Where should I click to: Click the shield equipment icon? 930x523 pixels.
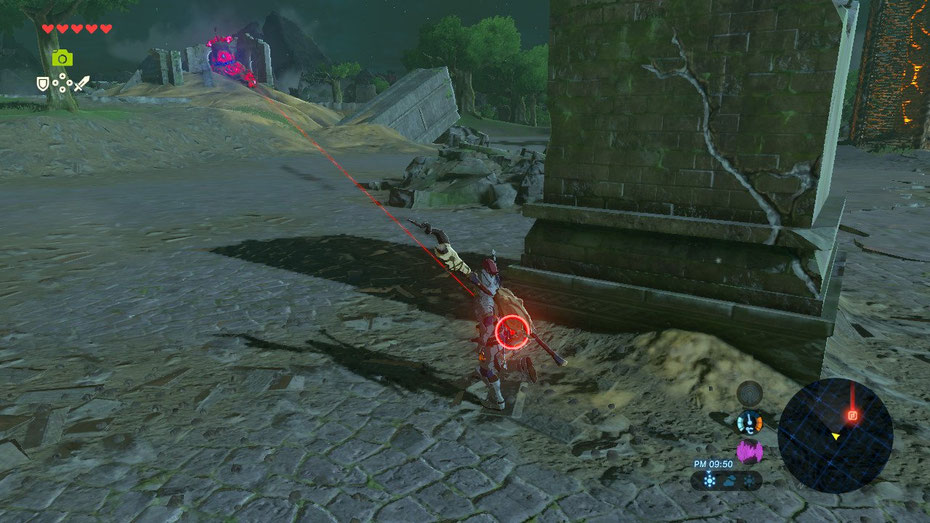(x=43, y=84)
